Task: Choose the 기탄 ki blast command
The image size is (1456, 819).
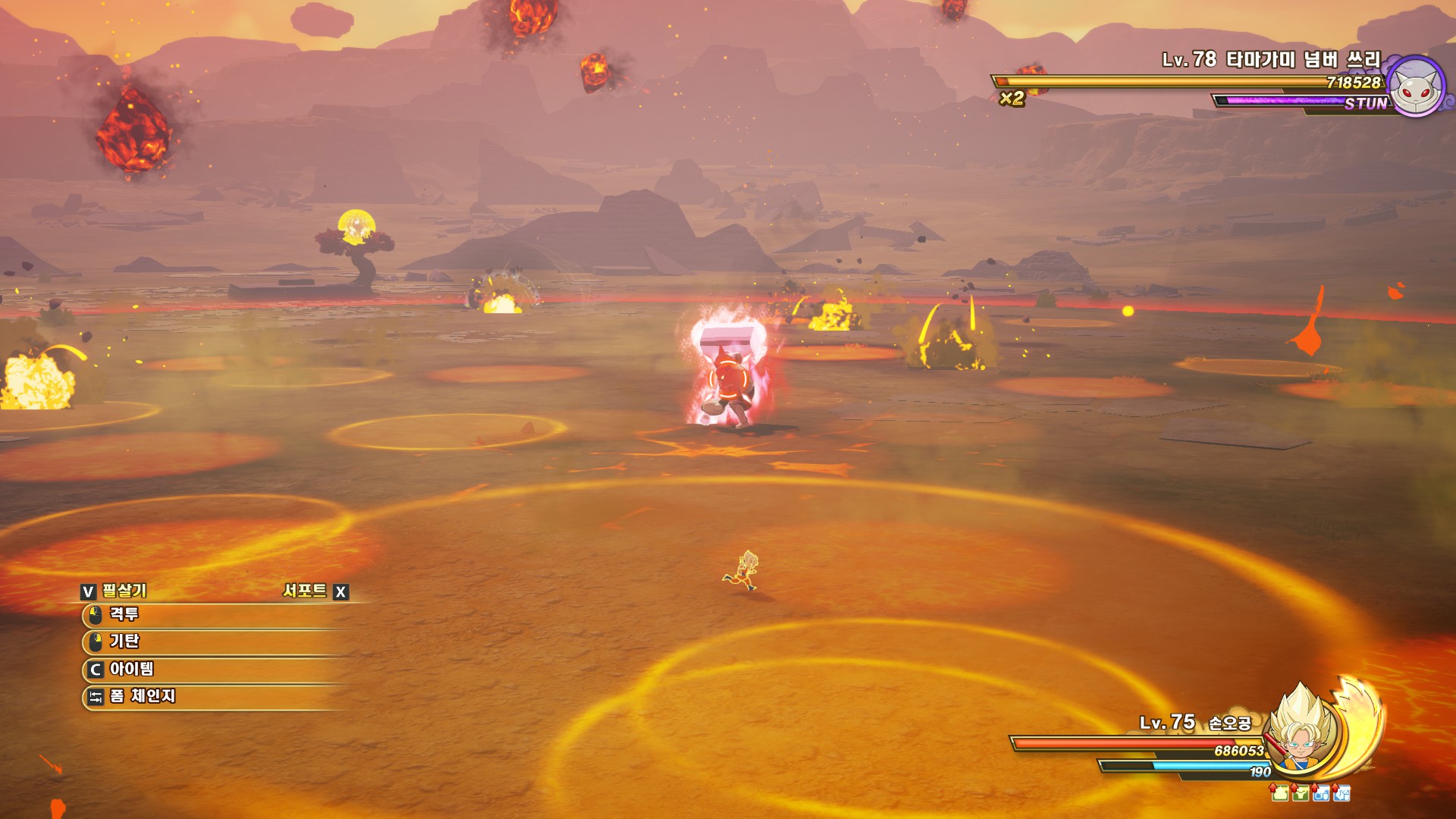Action: [x=125, y=642]
